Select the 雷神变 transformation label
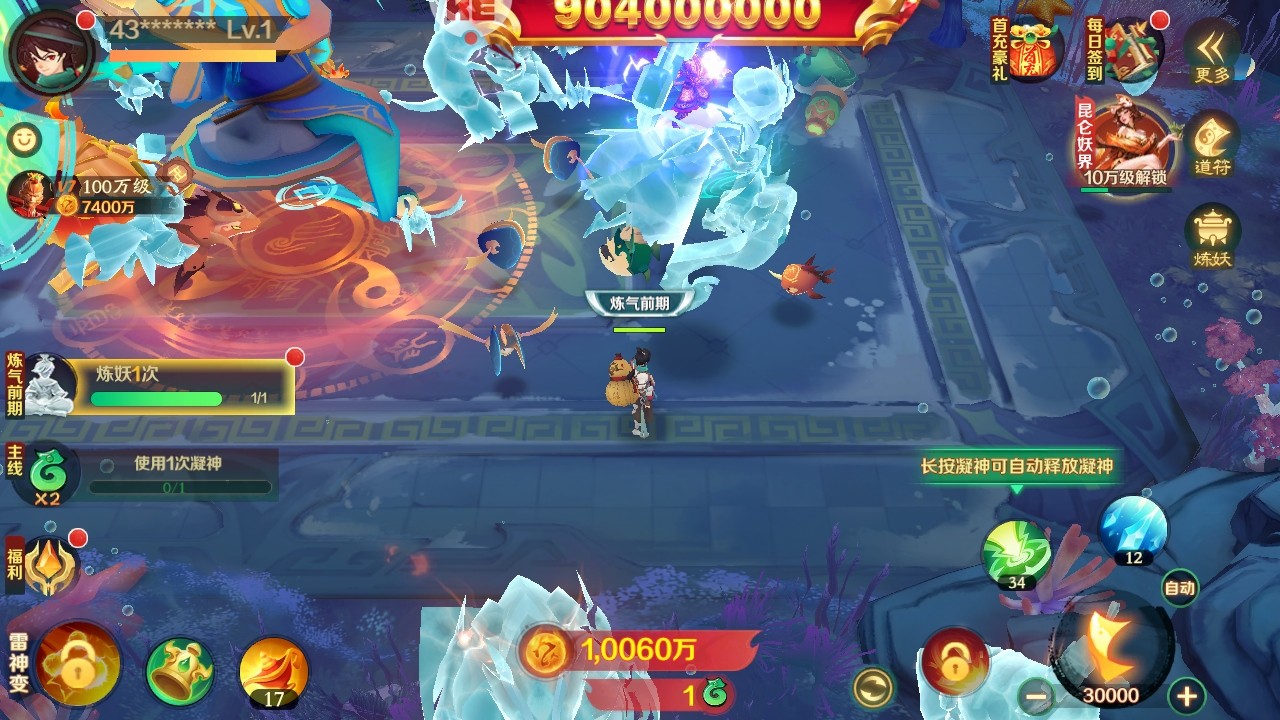Viewport: 1280px width, 720px height. (14, 664)
